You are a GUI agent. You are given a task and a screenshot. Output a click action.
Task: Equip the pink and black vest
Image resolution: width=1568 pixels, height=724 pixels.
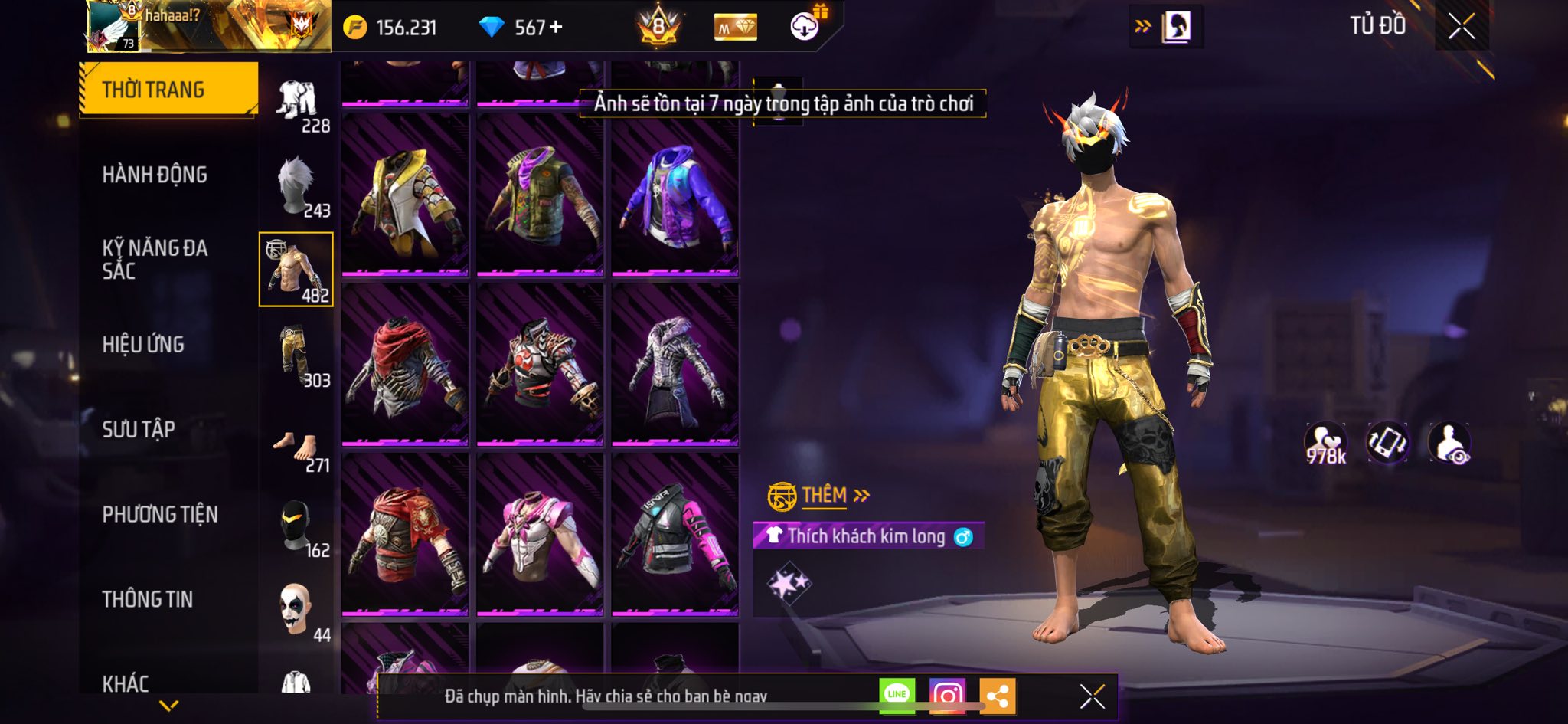[675, 534]
